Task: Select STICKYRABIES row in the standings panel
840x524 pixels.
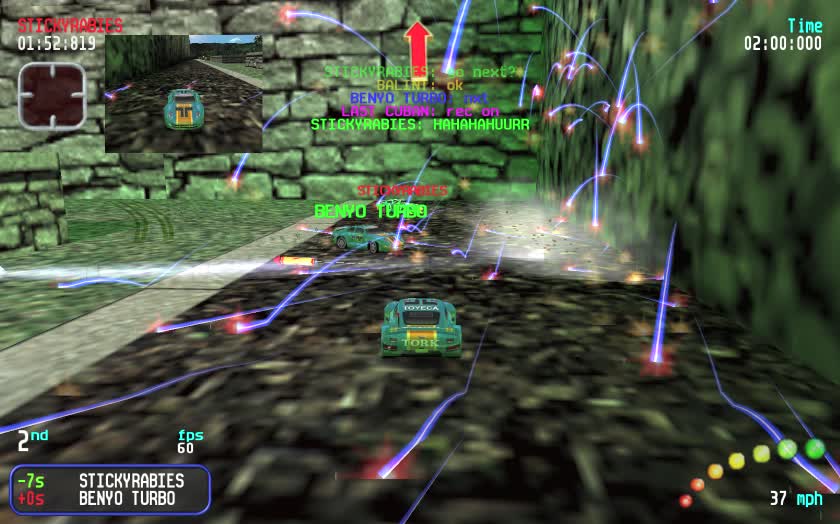Action: click(110, 481)
